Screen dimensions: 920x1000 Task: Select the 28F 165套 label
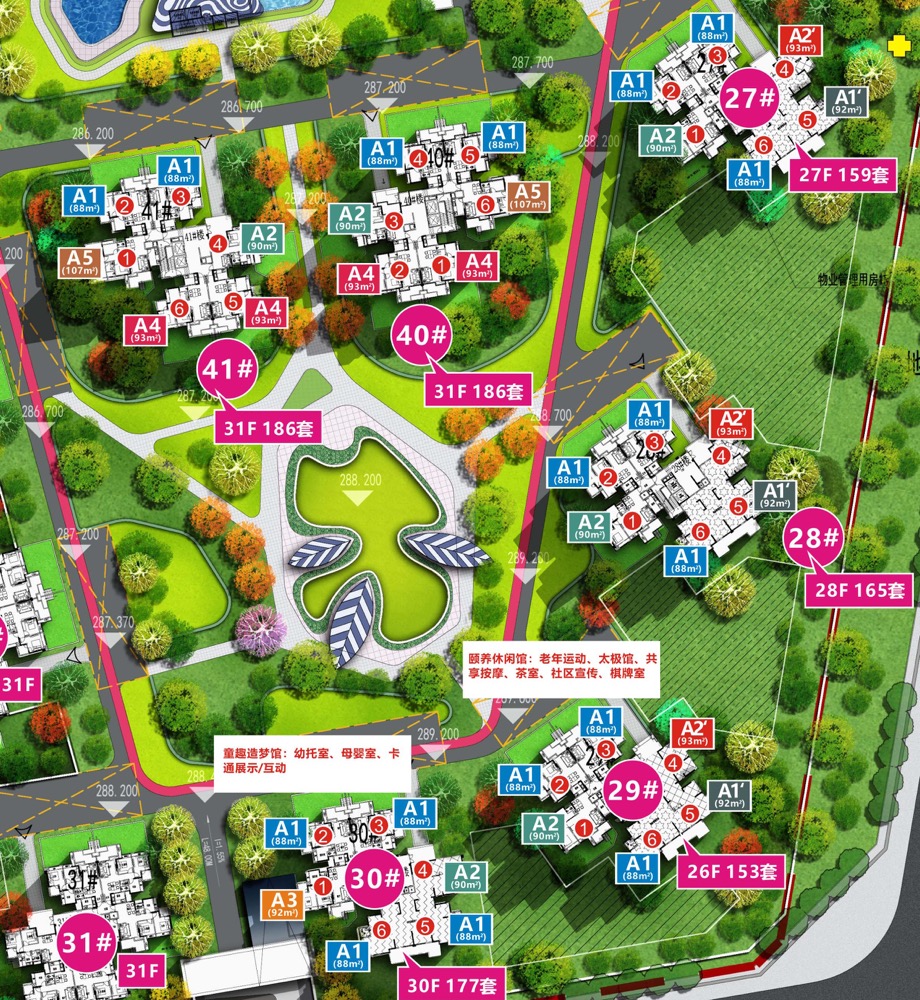coord(858,590)
